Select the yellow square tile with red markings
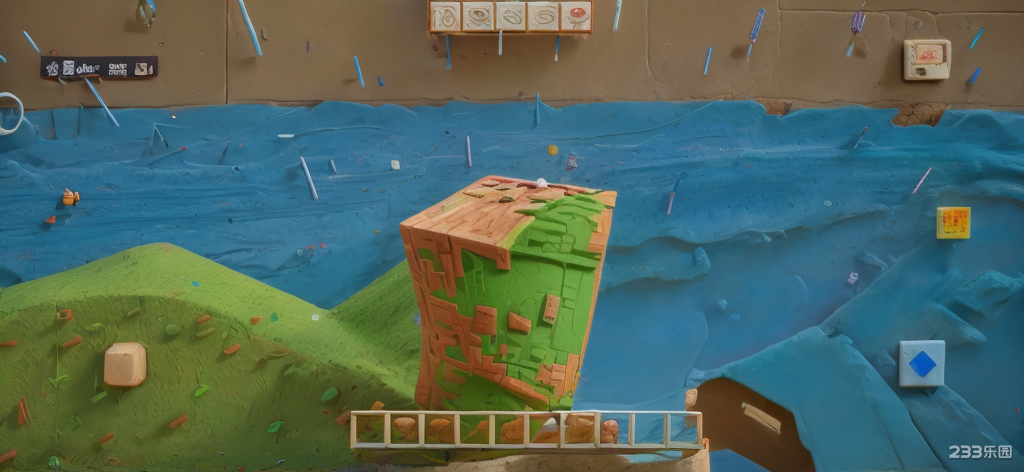 click(x=953, y=222)
